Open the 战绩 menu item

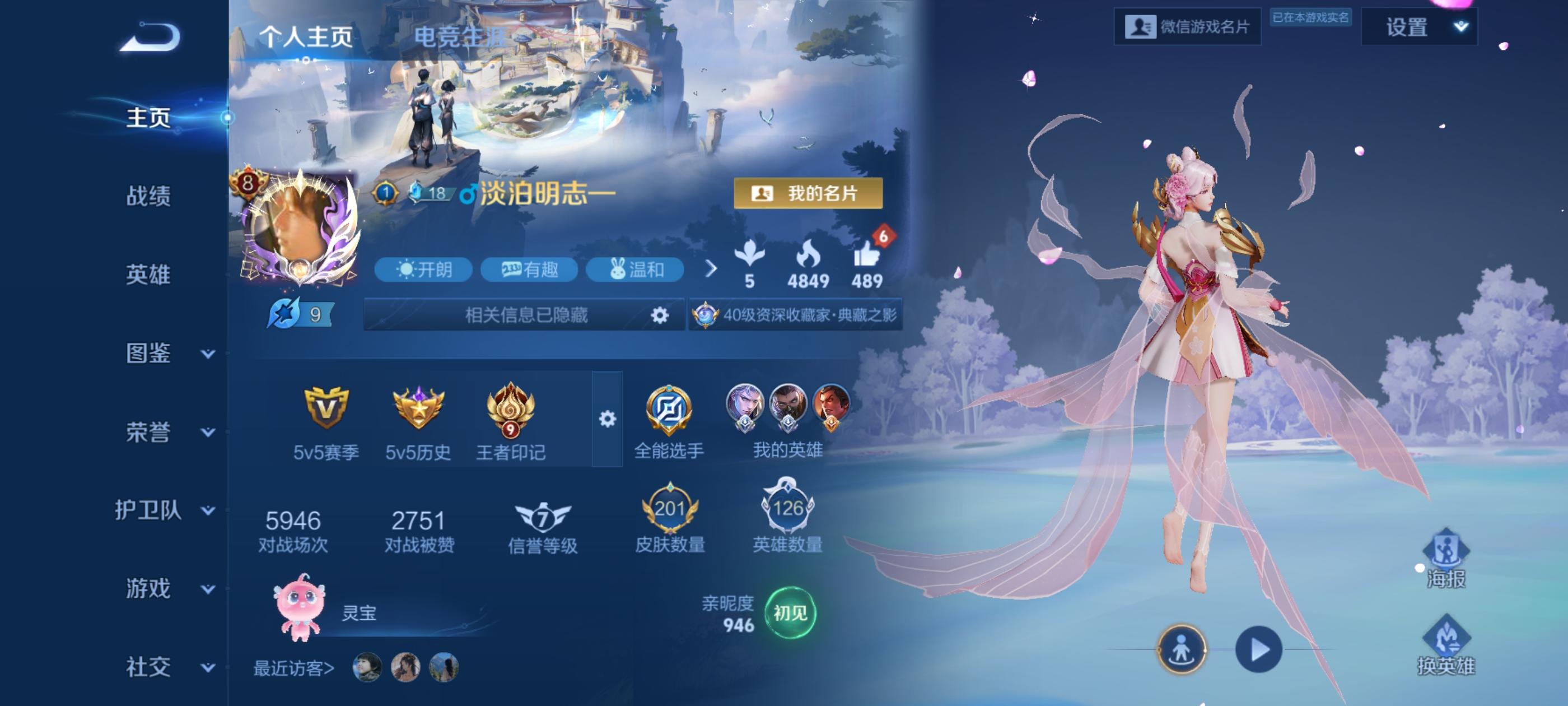[x=150, y=197]
